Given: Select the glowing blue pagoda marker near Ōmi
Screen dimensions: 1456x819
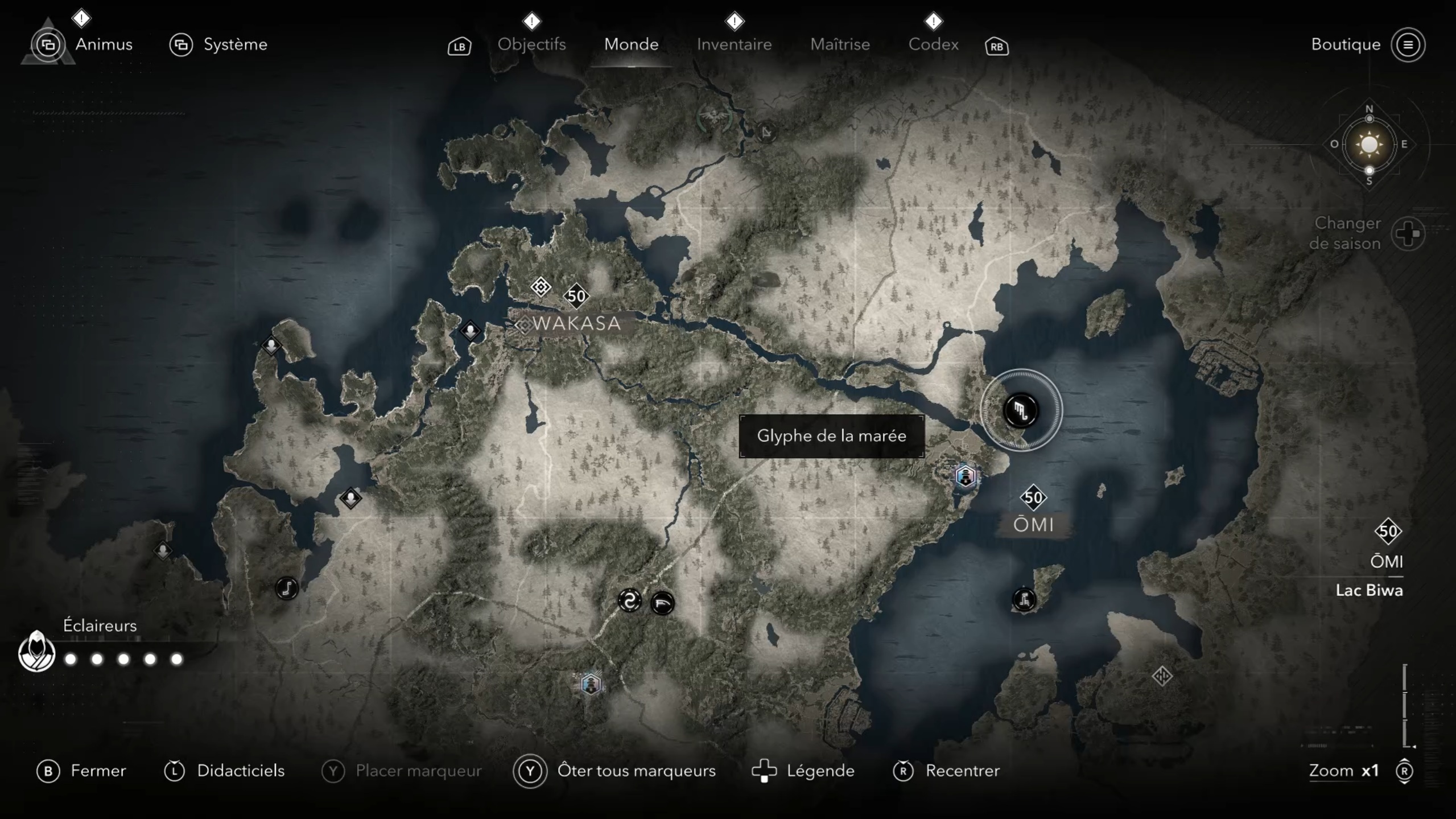Looking at the screenshot, I should [966, 476].
